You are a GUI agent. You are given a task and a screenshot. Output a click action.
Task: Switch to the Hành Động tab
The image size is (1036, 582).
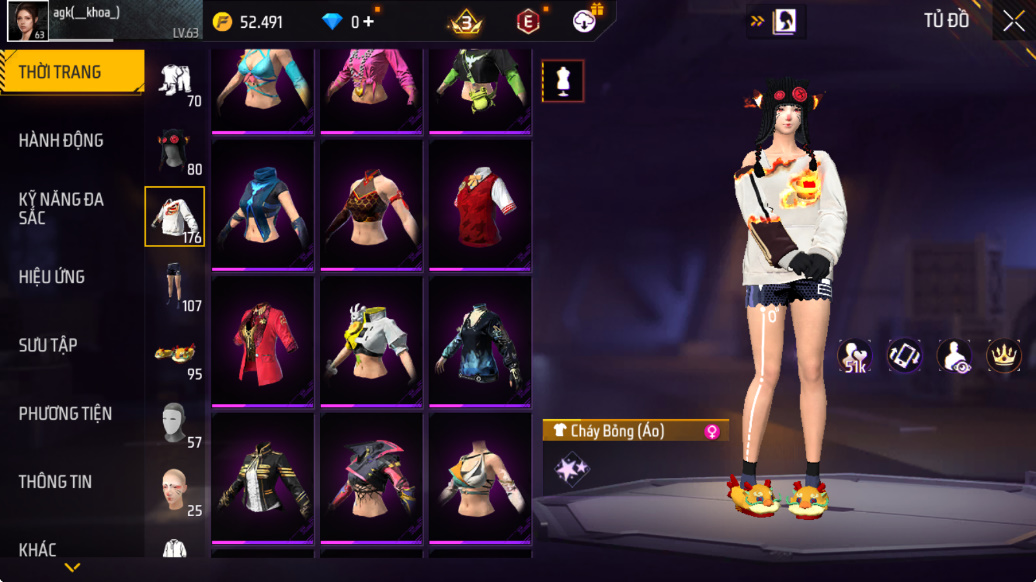pos(62,140)
